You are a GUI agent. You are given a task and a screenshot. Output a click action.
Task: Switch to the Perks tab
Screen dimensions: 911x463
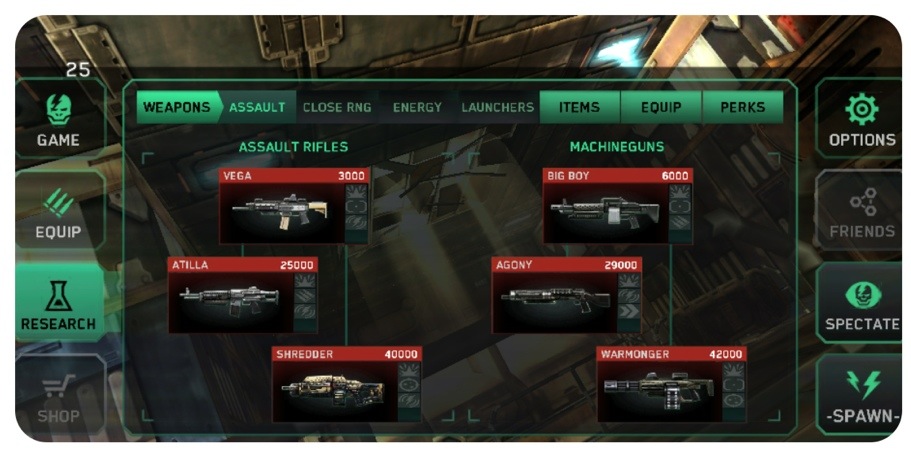point(743,107)
